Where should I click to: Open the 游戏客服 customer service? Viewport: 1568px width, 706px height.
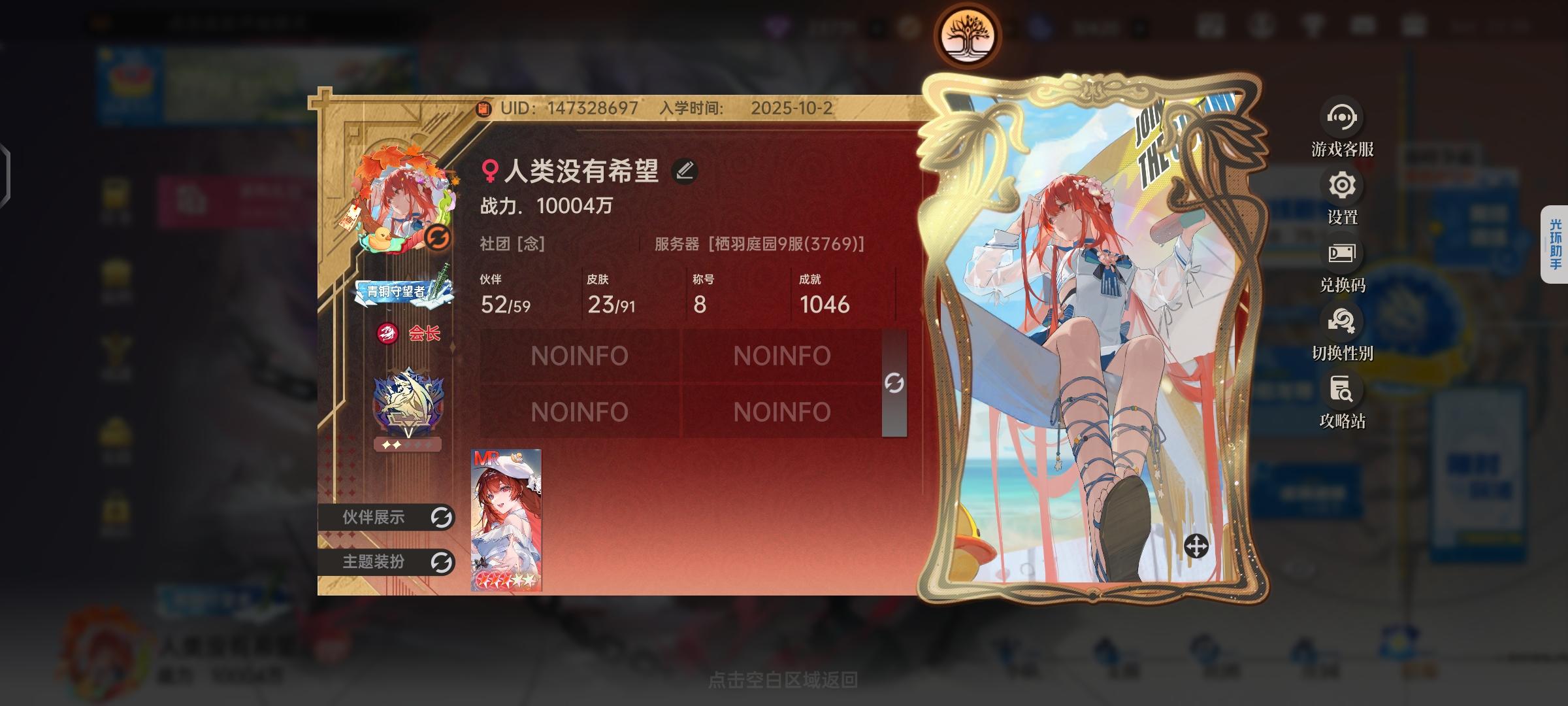click(1341, 118)
